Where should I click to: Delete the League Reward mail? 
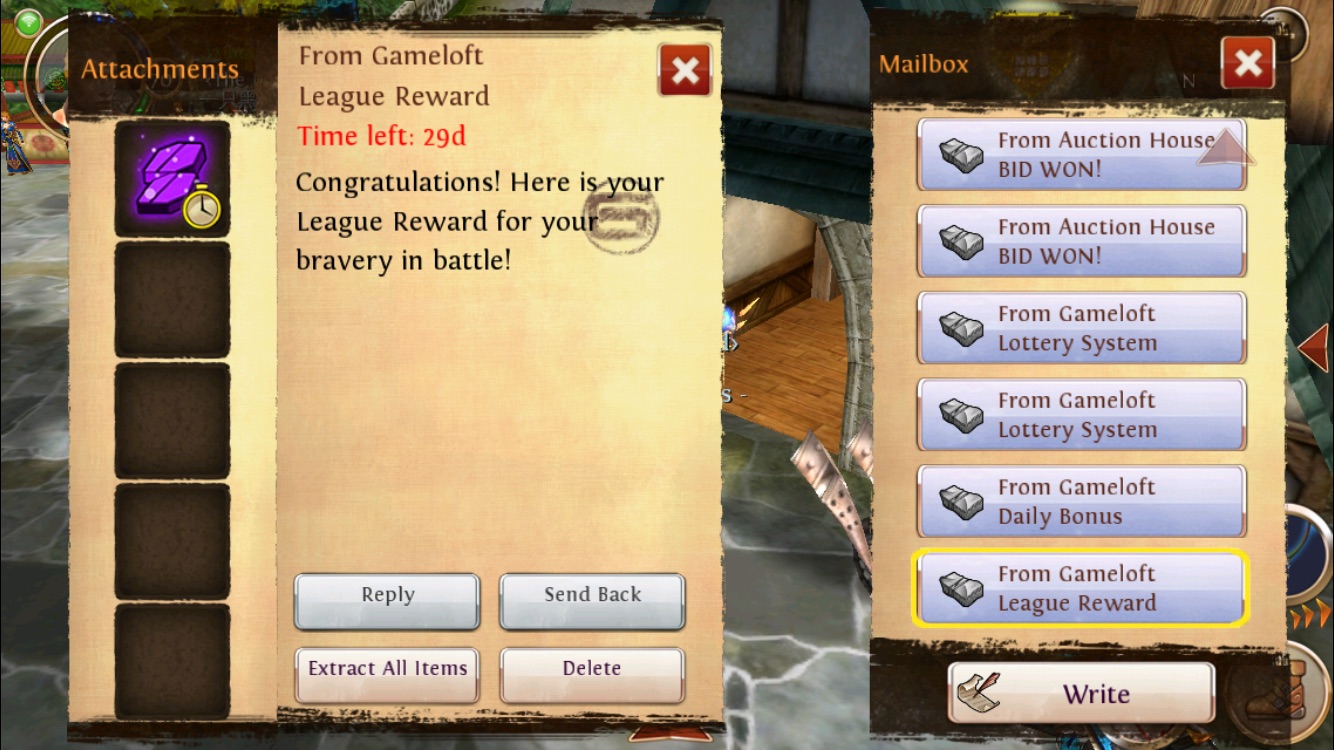pyautogui.click(x=592, y=675)
